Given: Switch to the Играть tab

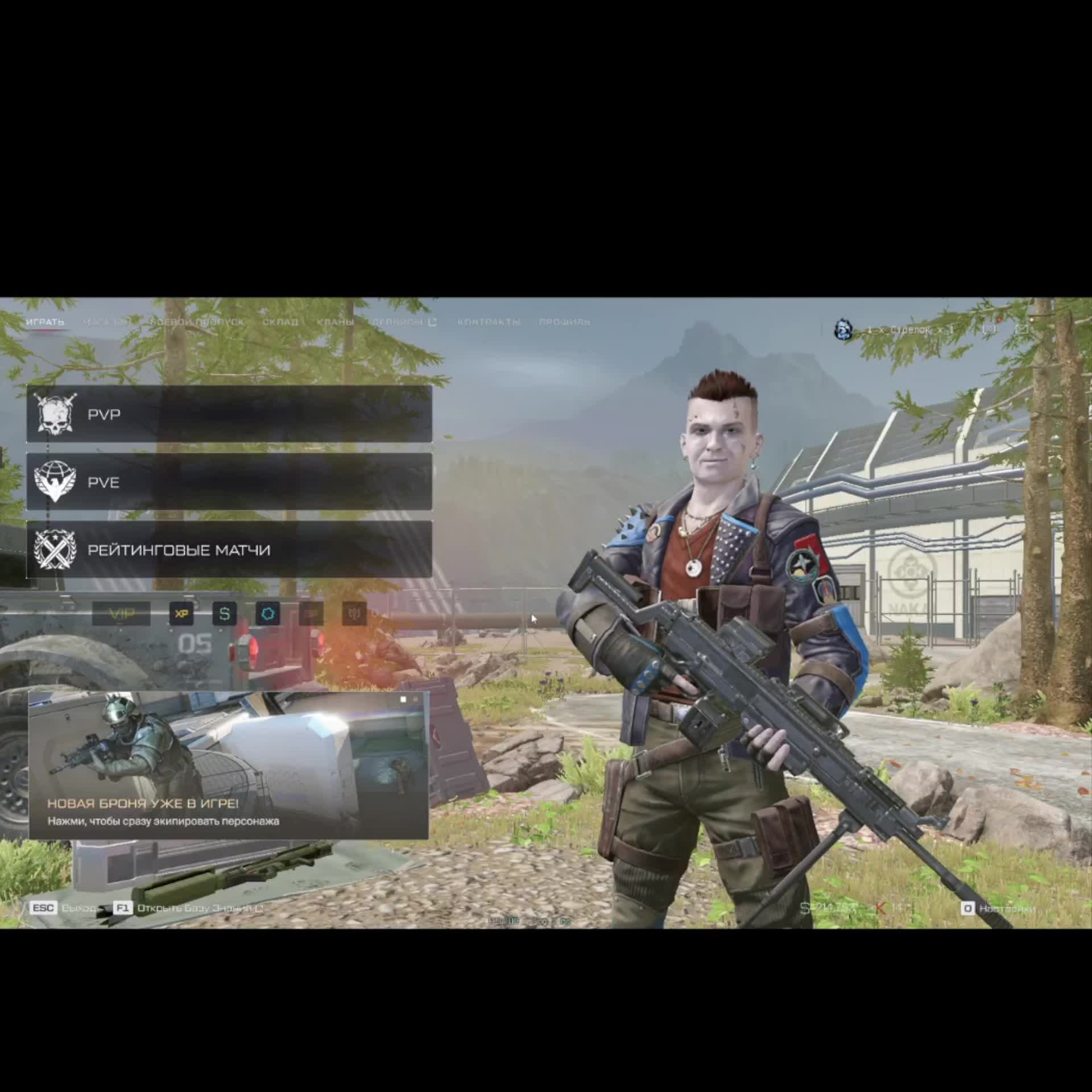Looking at the screenshot, I should pyautogui.click(x=45, y=322).
